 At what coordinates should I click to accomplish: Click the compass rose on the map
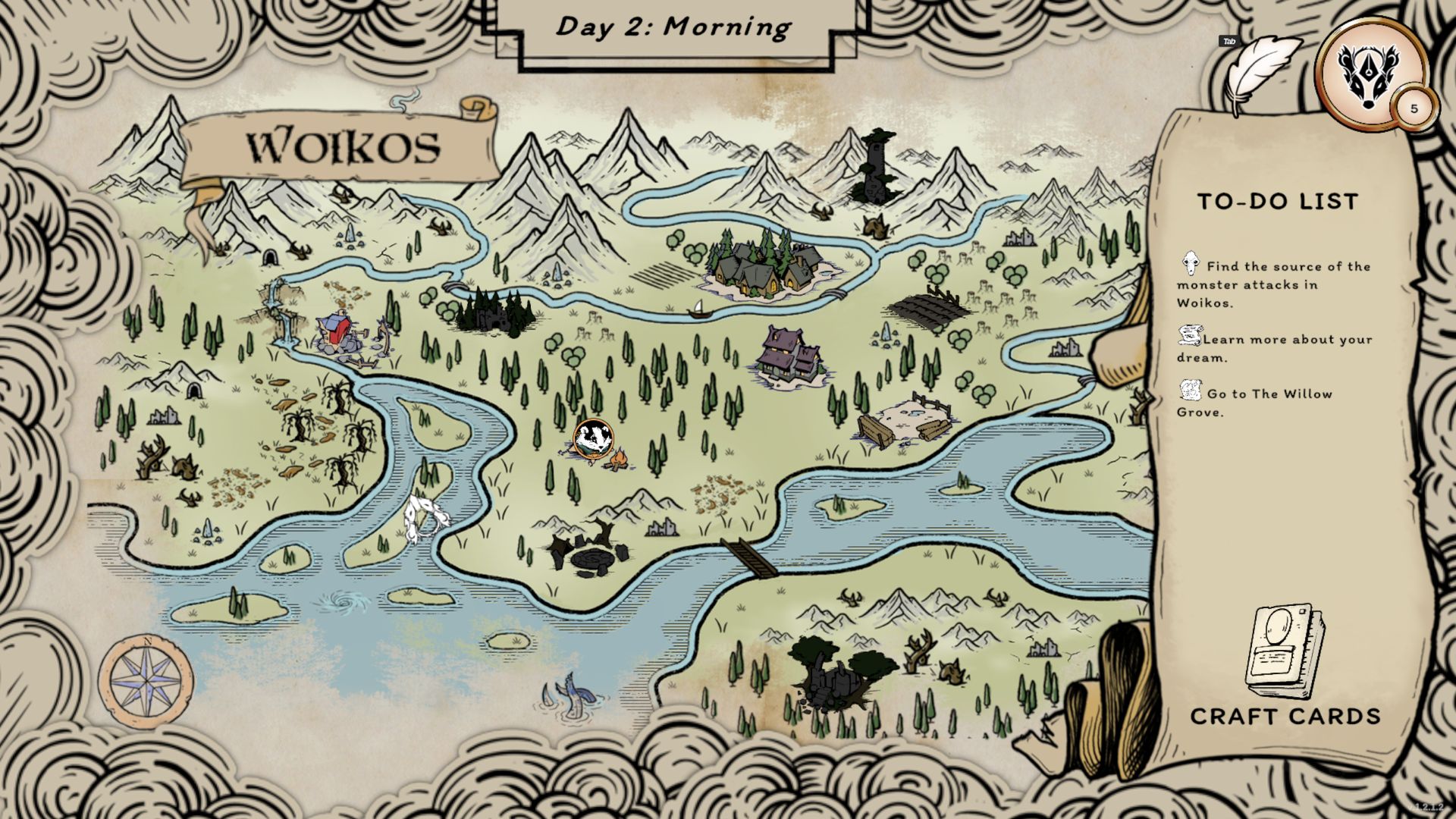146,680
